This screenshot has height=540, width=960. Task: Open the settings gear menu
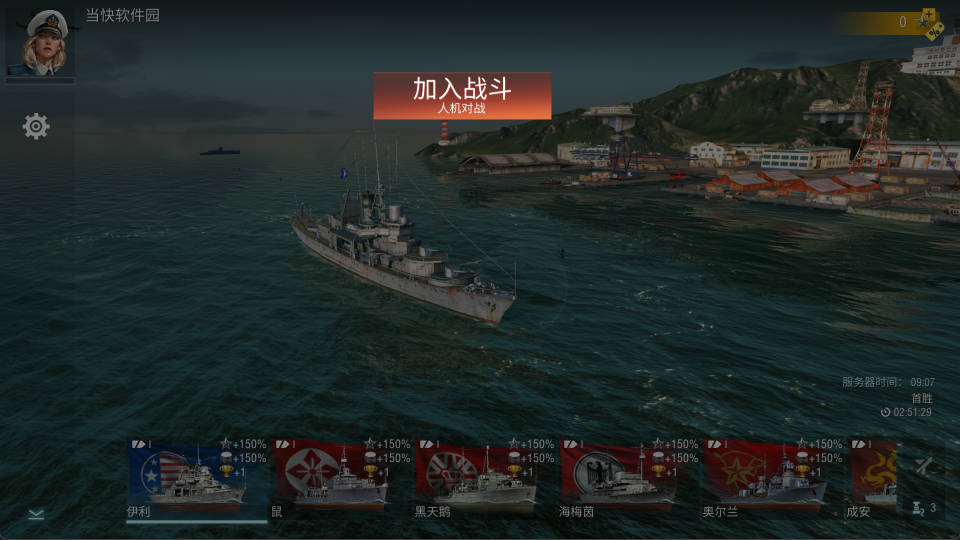click(36, 126)
